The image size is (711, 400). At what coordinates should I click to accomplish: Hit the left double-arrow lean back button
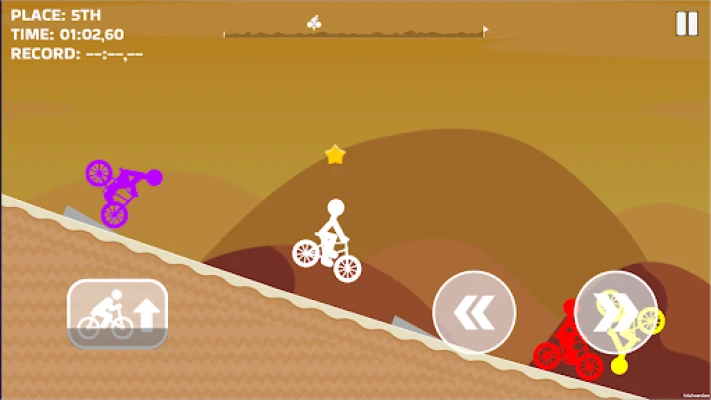[473, 312]
